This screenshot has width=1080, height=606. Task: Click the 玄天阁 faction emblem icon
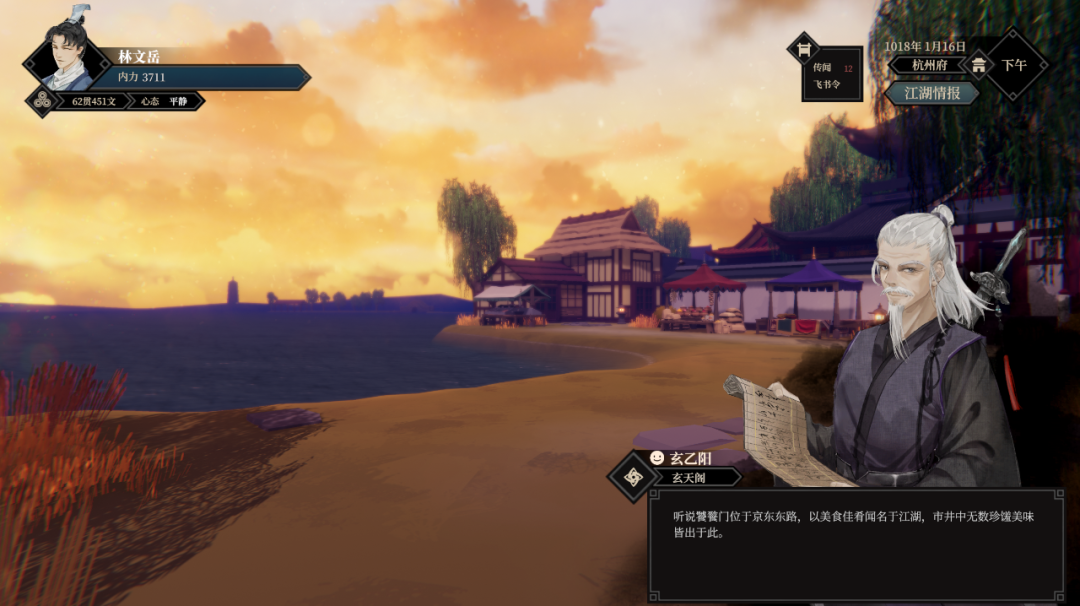point(631,477)
